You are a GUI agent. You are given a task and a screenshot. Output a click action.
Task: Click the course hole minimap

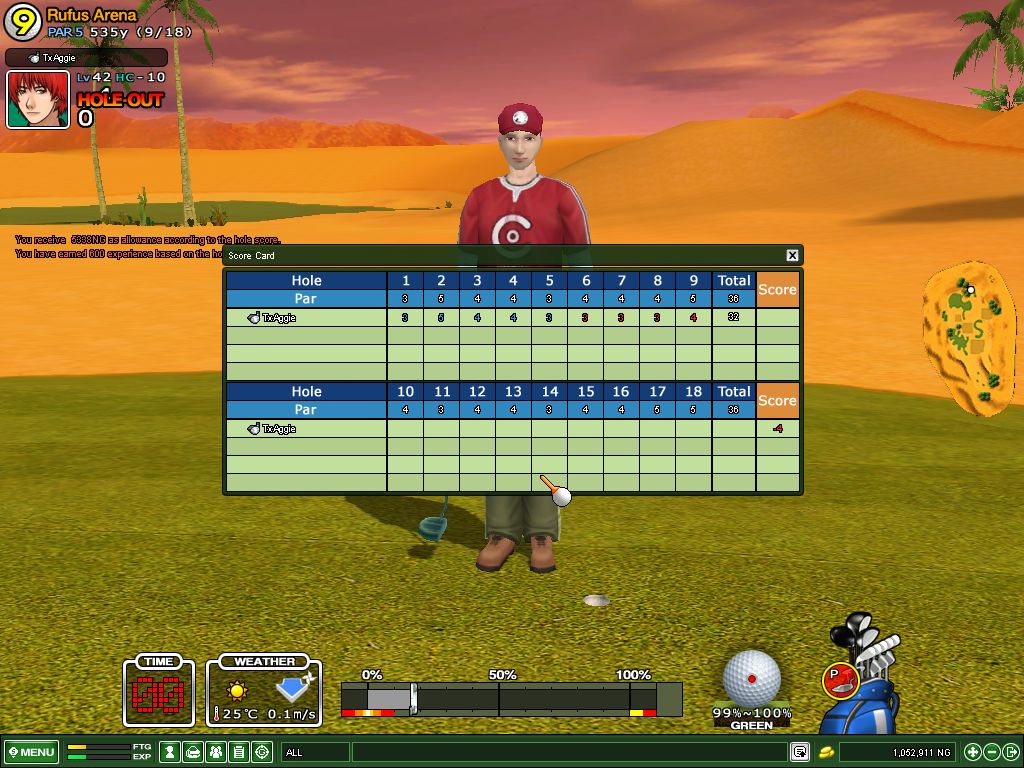pyautogui.click(x=968, y=337)
